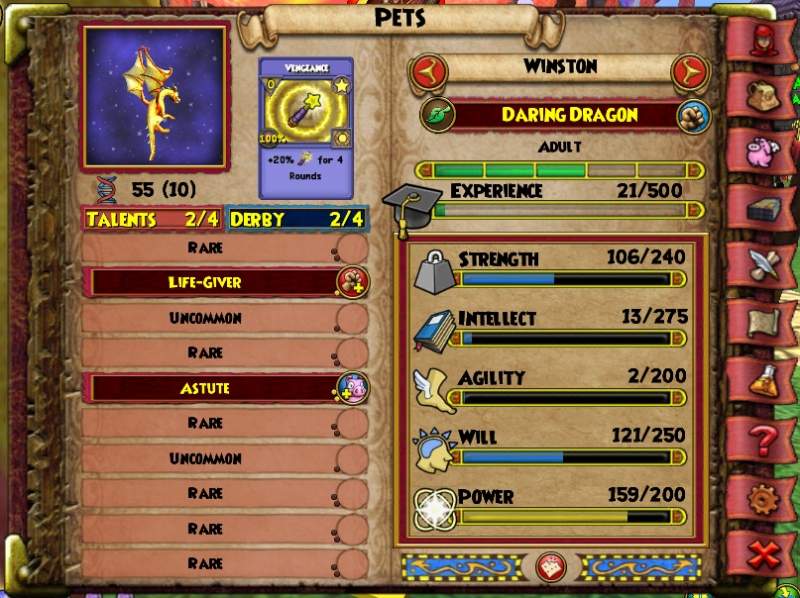Select the Astute talent row

click(218, 388)
